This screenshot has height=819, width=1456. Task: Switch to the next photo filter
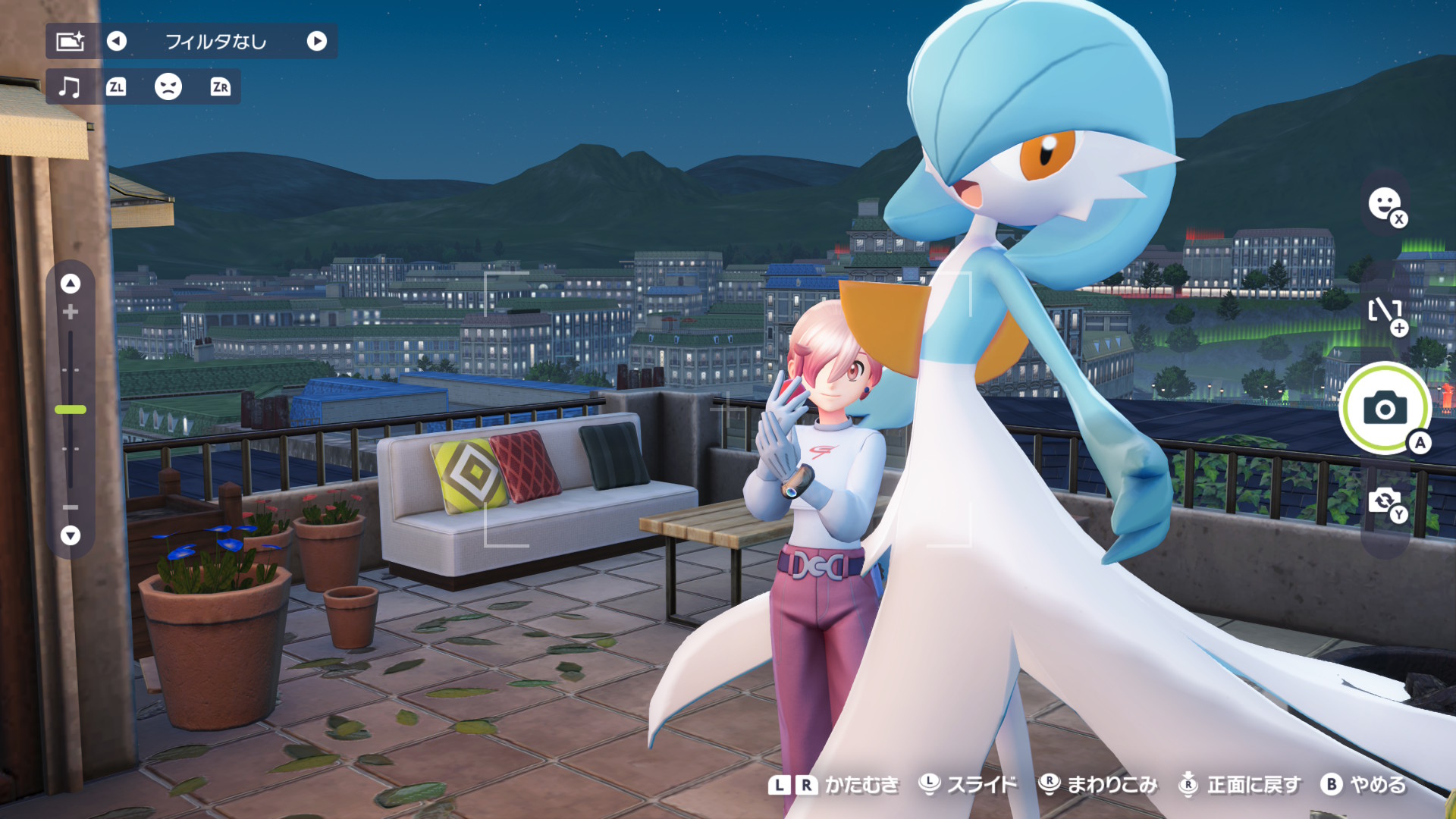pyautogui.click(x=317, y=41)
